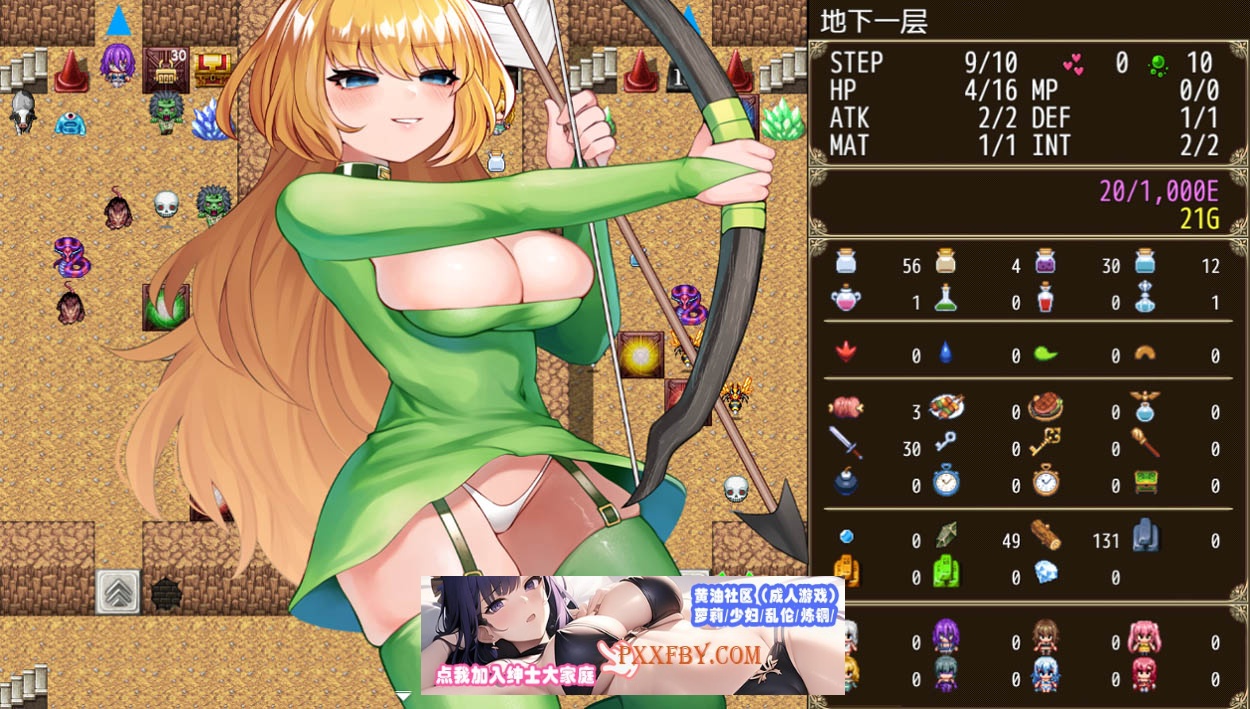Click the wood log resource icon

pyautogui.click(x=1045, y=535)
